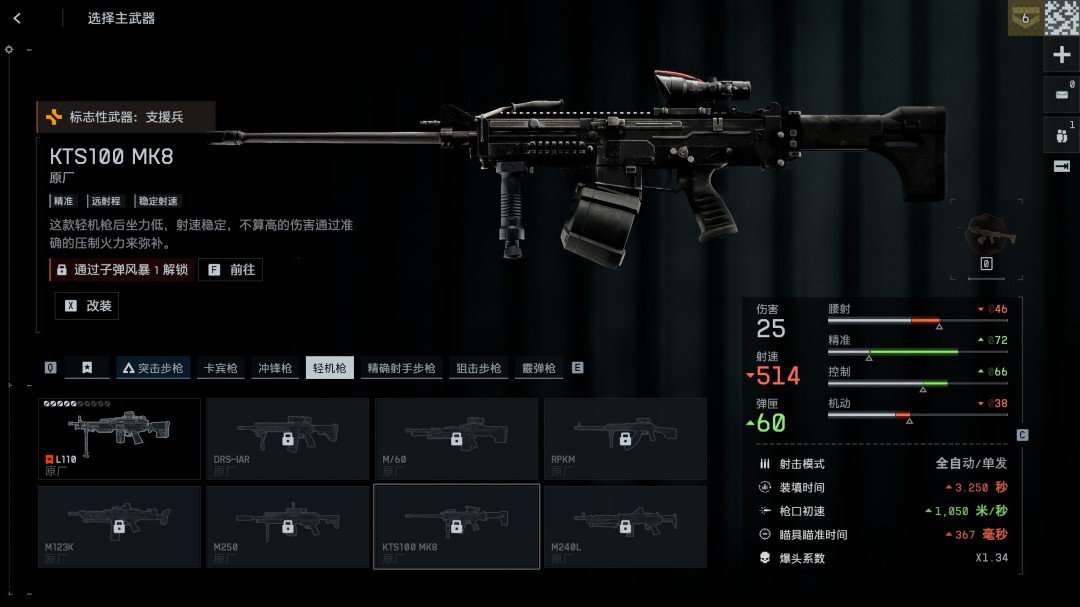Pick the locked M/60 weapon tile

[456, 438]
